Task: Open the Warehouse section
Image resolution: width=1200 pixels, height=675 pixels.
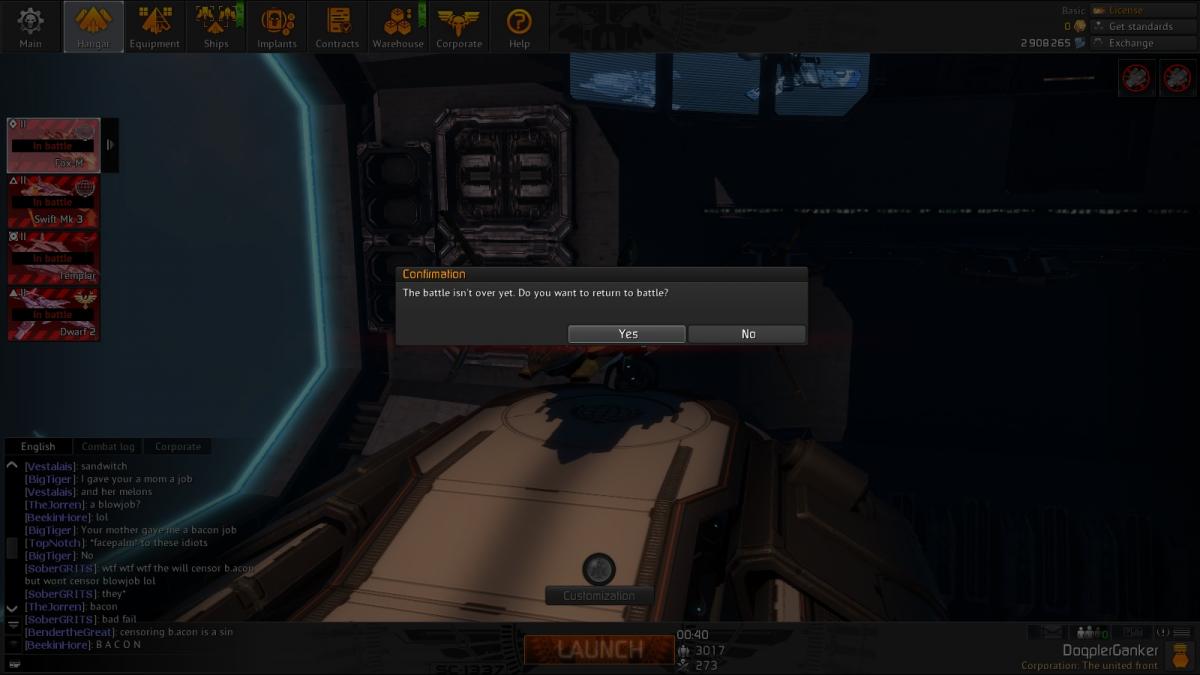Action: 398,27
